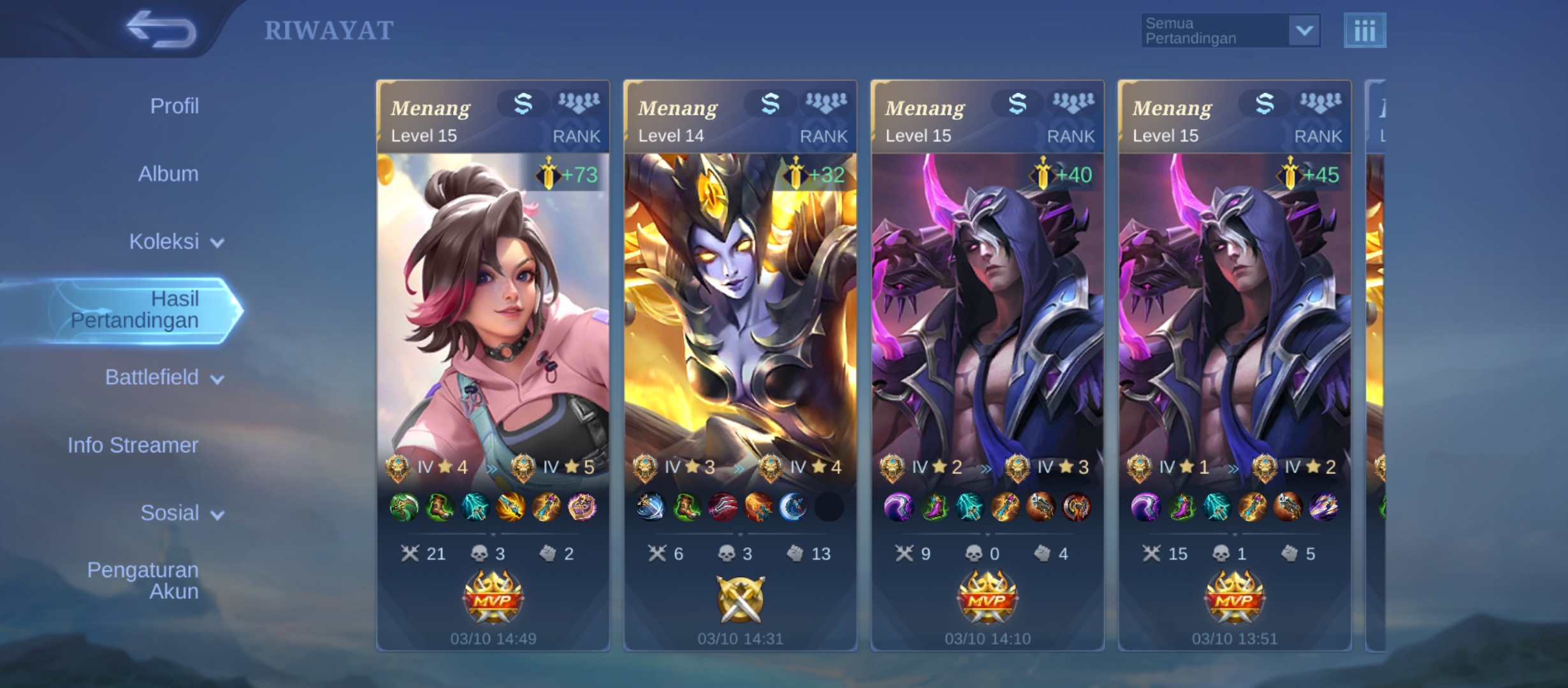
Task: Open the 03/10 14:10 match card
Action: pos(987,365)
